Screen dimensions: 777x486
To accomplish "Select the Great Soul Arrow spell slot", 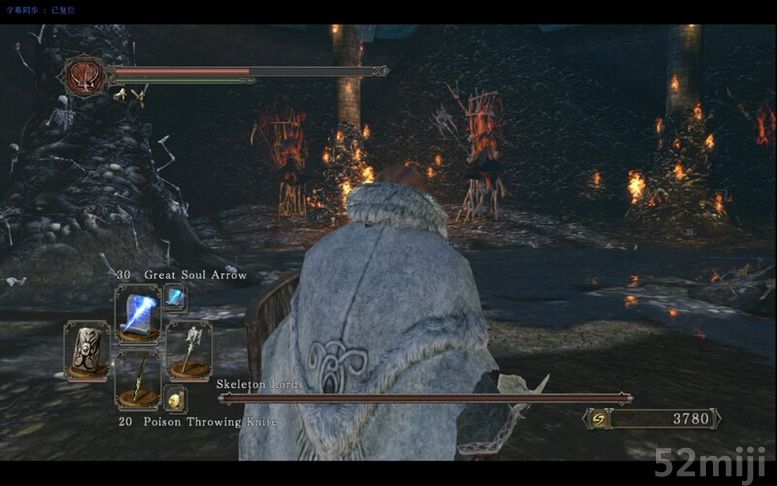I will pyautogui.click(x=137, y=313).
